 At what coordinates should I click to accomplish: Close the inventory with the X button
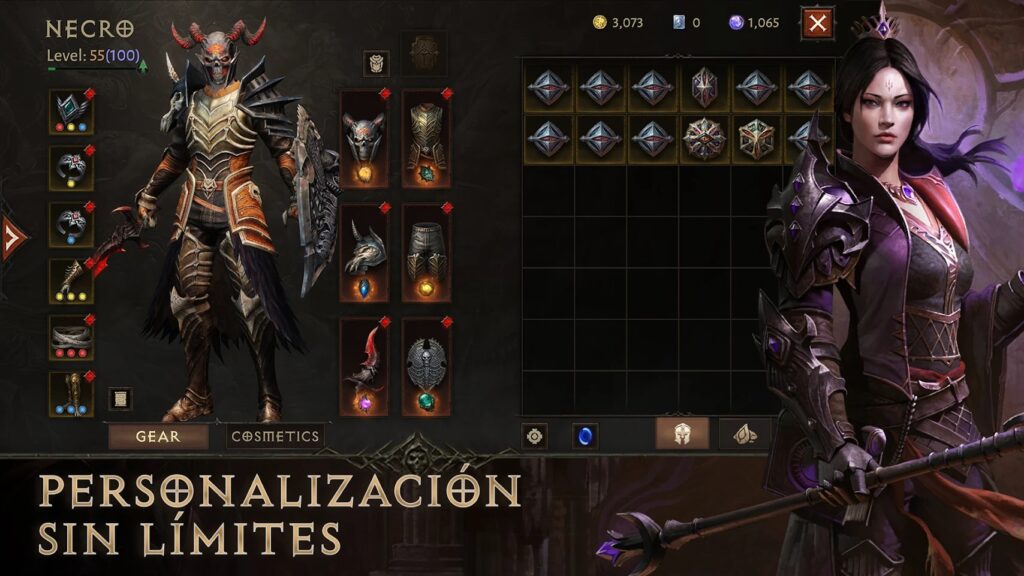[x=817, y=23]
